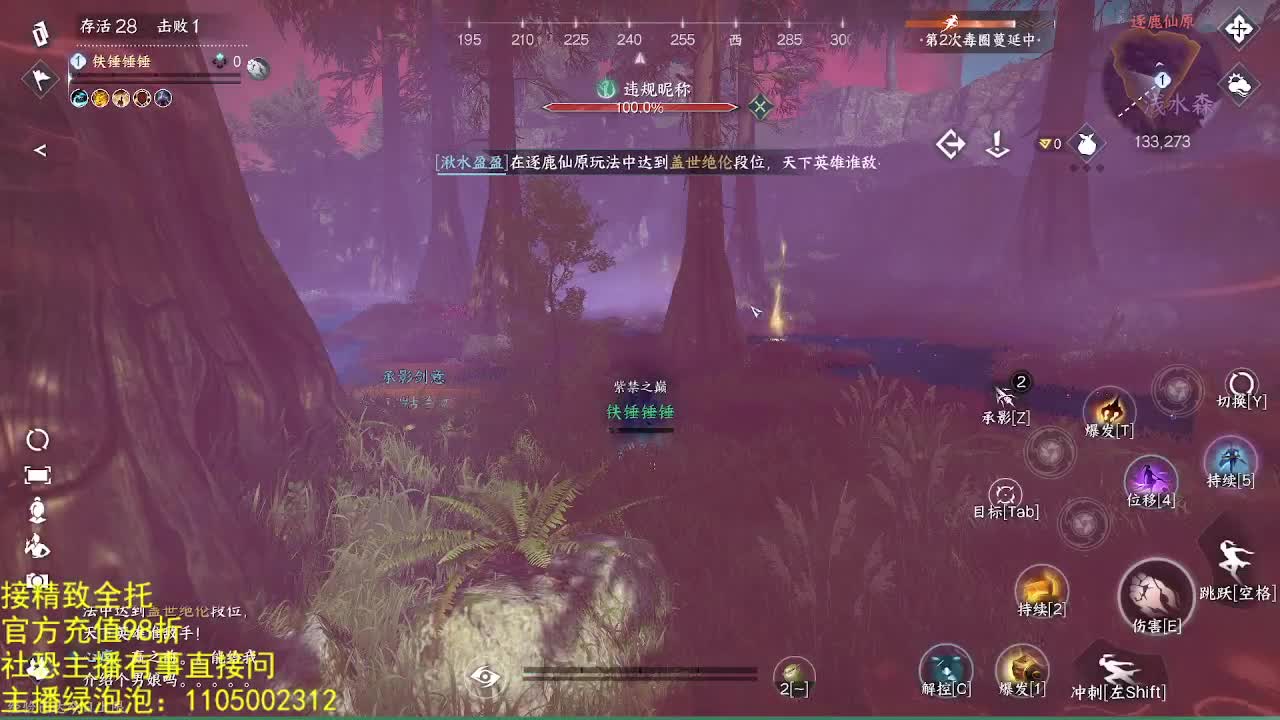
Task: Click the exit arrow icon under the poison timer
Action: [x=949, y=145]
